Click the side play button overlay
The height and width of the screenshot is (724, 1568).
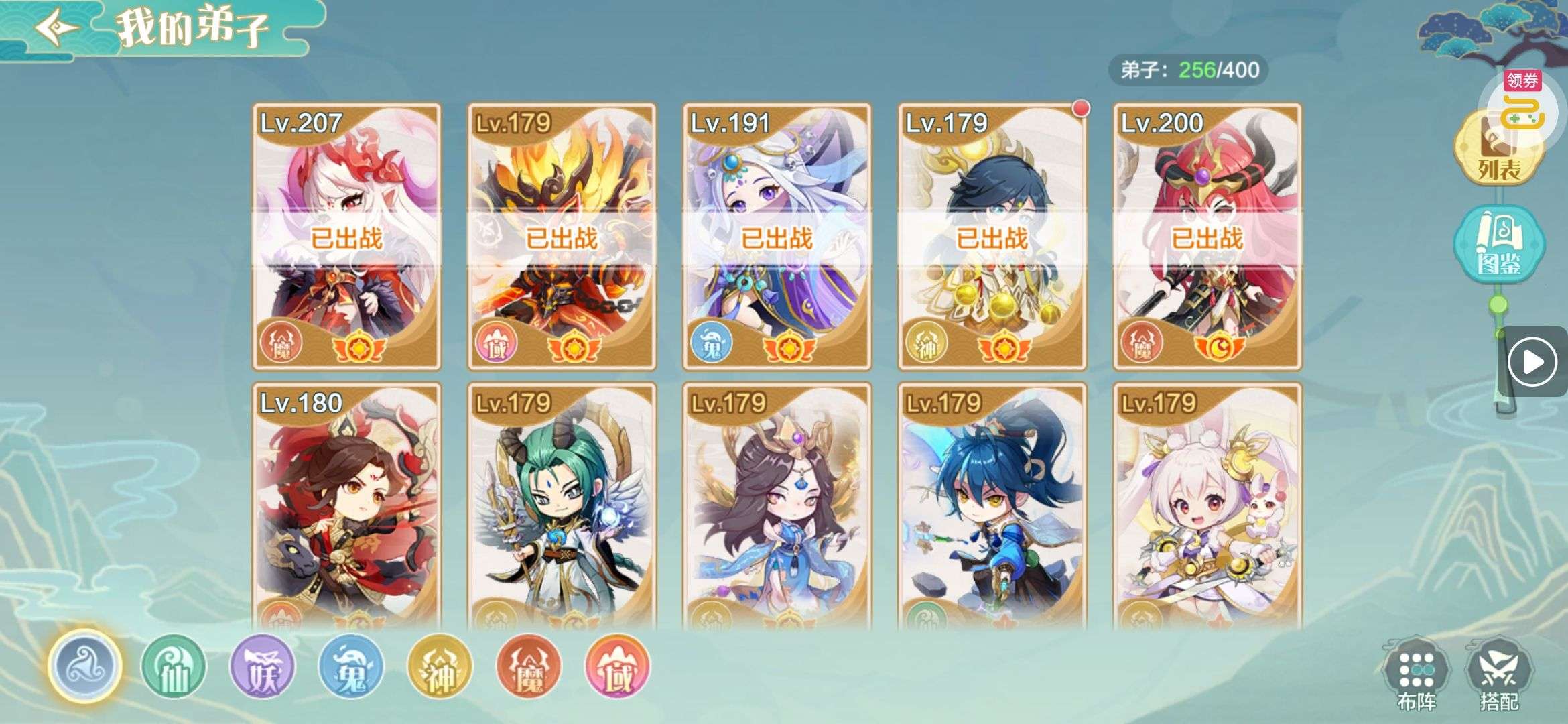tap(1532, 362)
